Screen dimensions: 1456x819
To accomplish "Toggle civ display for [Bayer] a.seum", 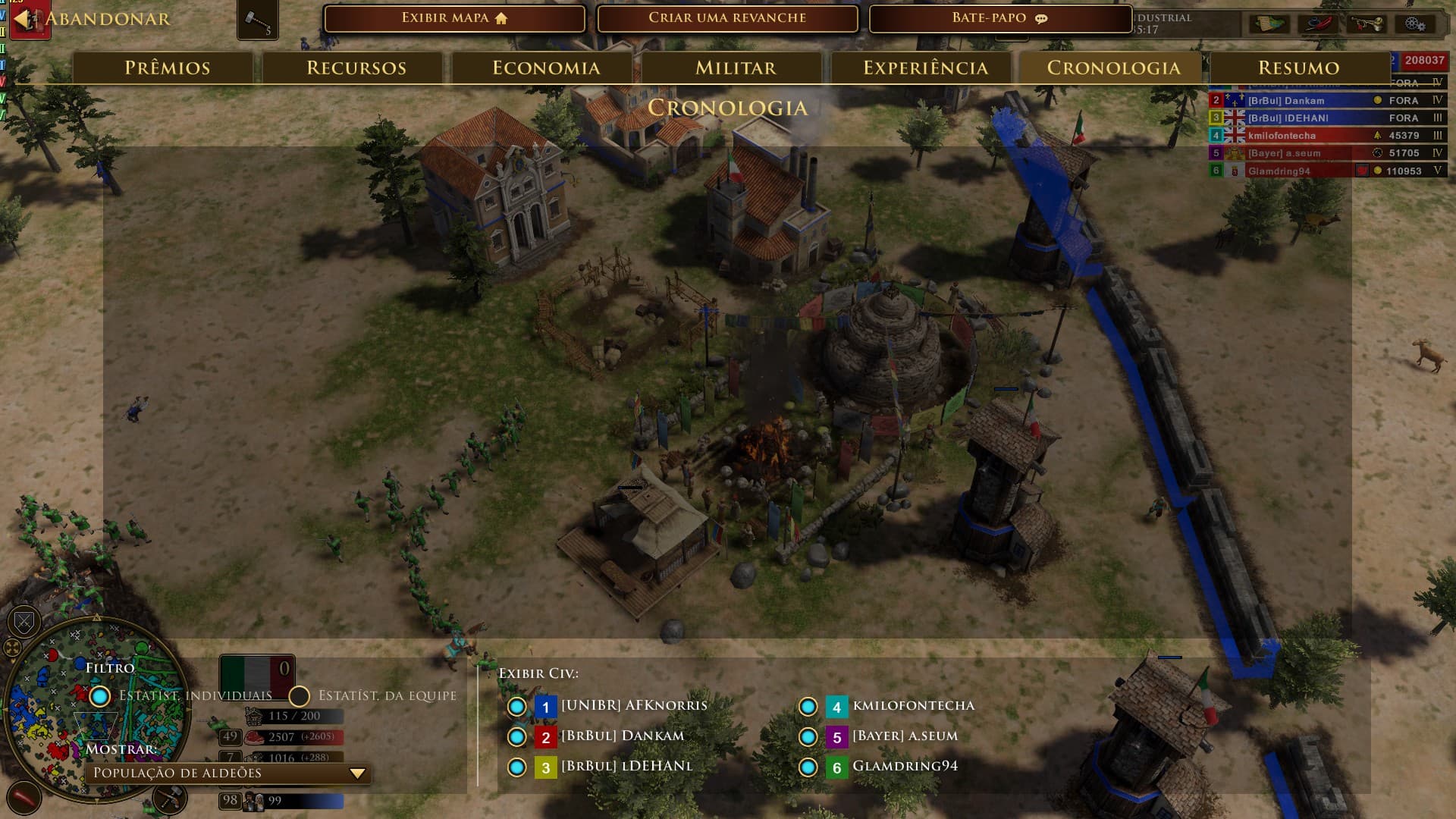I will pyautogui.click(x=808, y=737).
